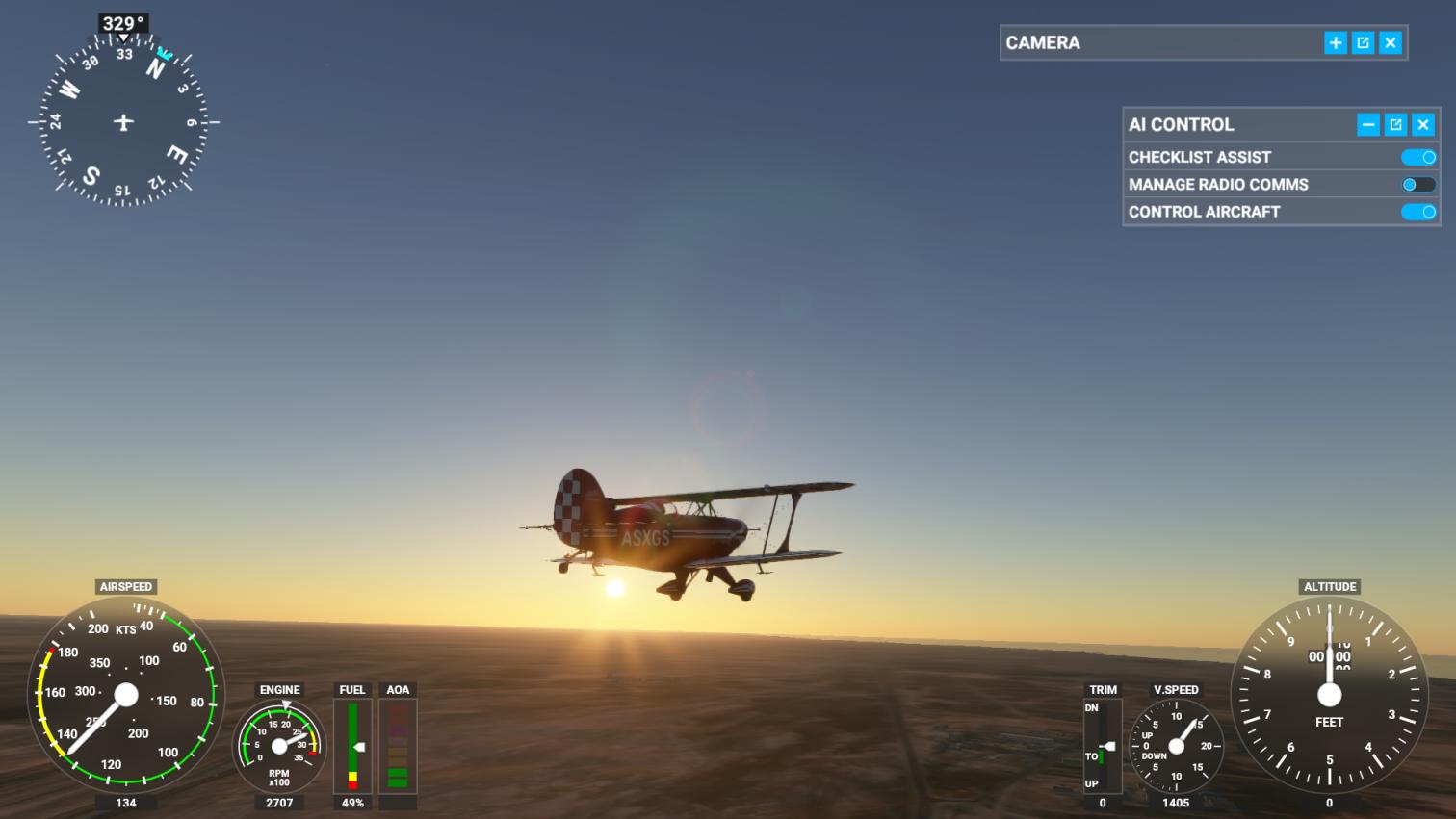Enable Manage Radio Comms
The image size is (1456, 819).
[1417, 184]
